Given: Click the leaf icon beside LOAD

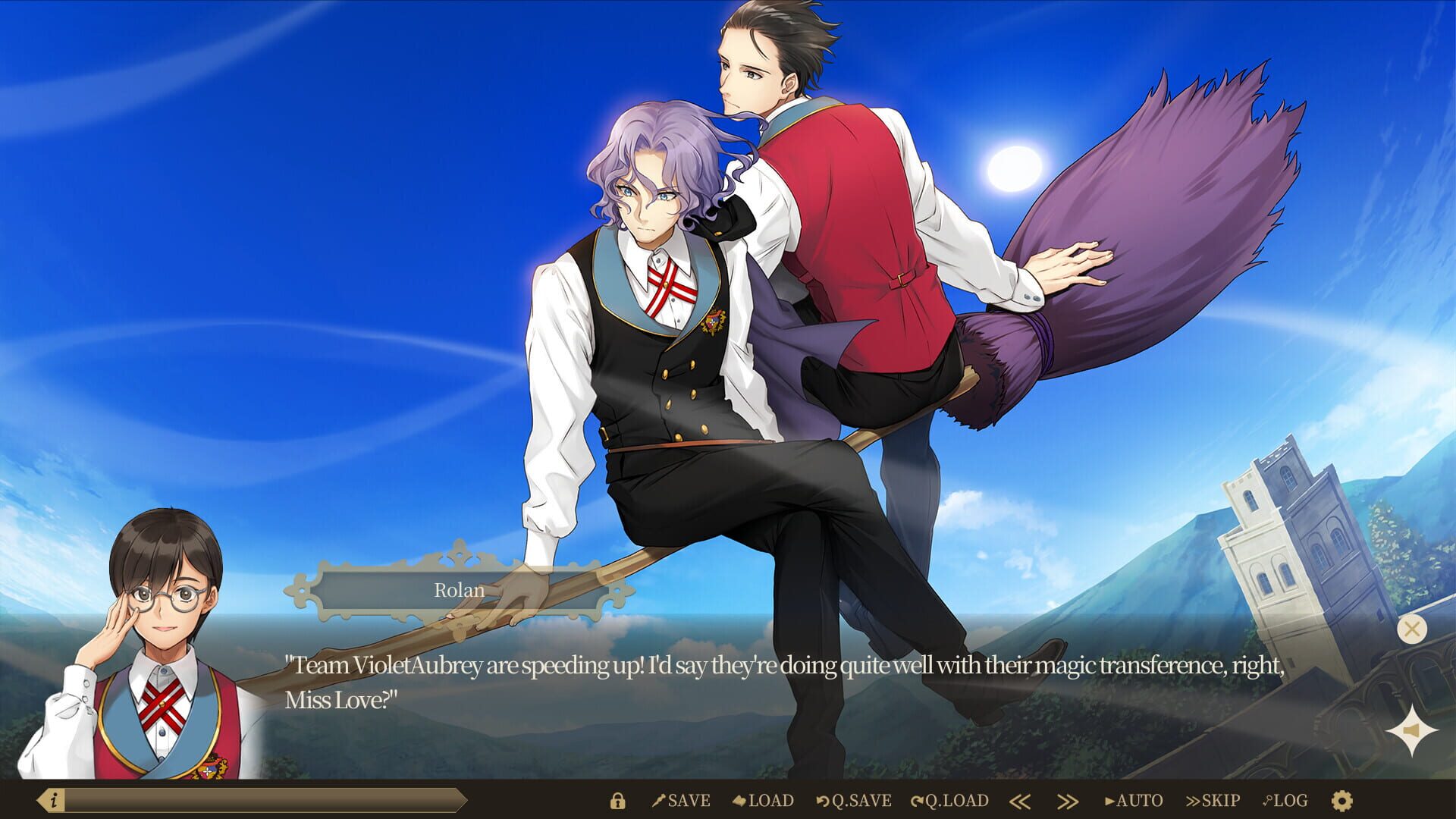Looking at the screenshot, I should tap(741, 801).
